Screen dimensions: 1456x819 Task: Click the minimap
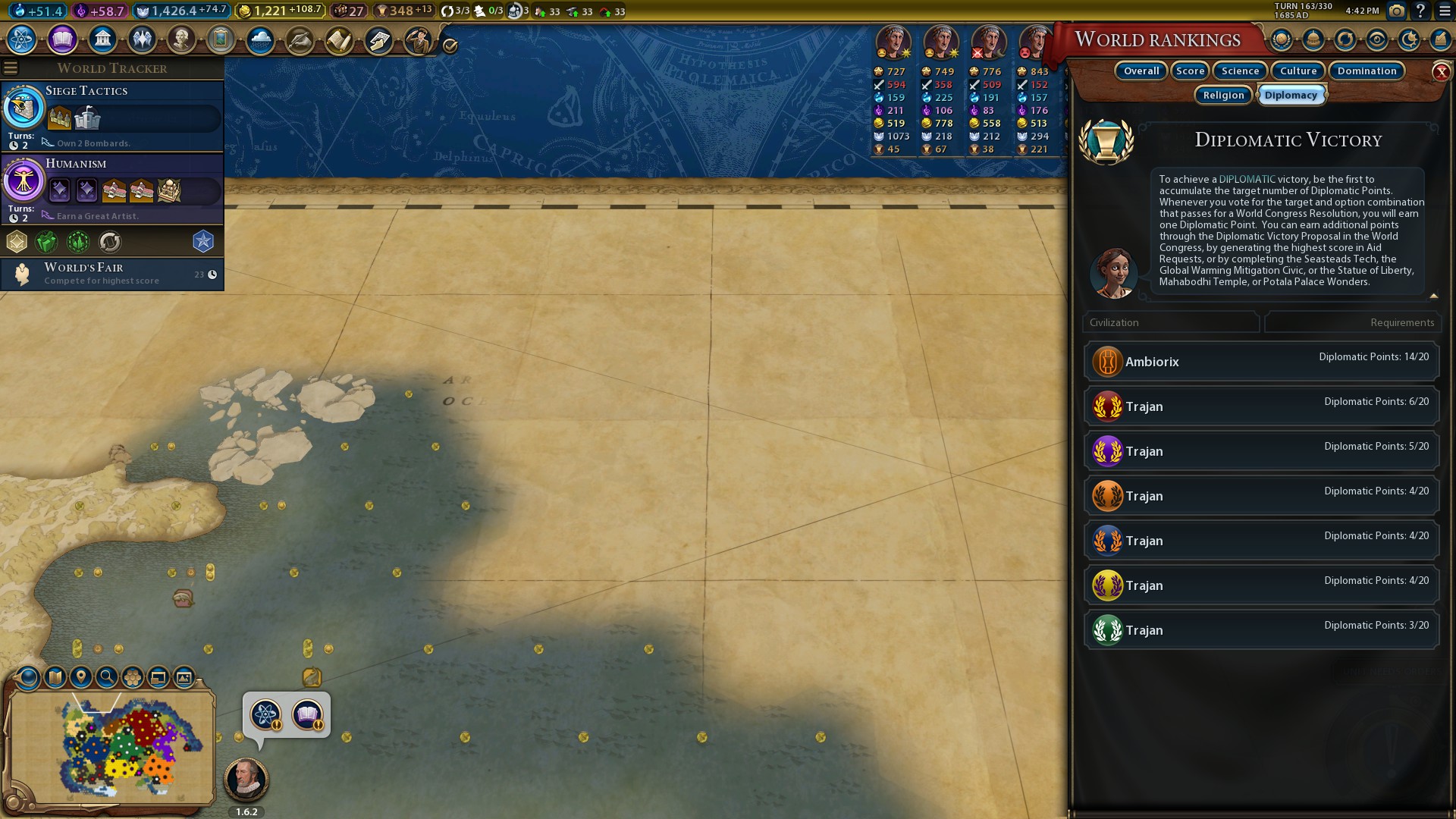(111, 747)
